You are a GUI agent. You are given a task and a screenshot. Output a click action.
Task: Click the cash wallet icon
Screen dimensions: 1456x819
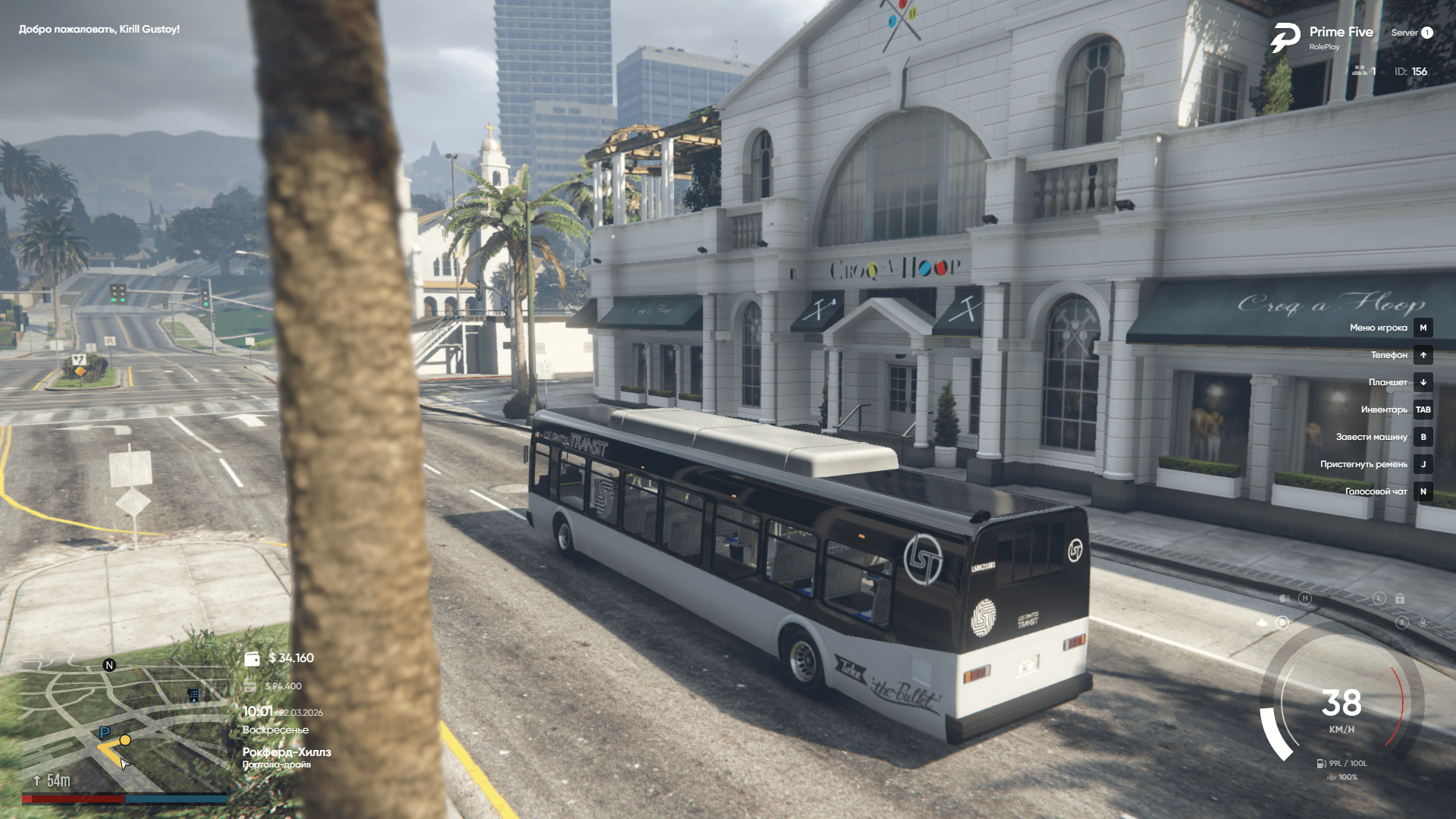coord(252,658)
